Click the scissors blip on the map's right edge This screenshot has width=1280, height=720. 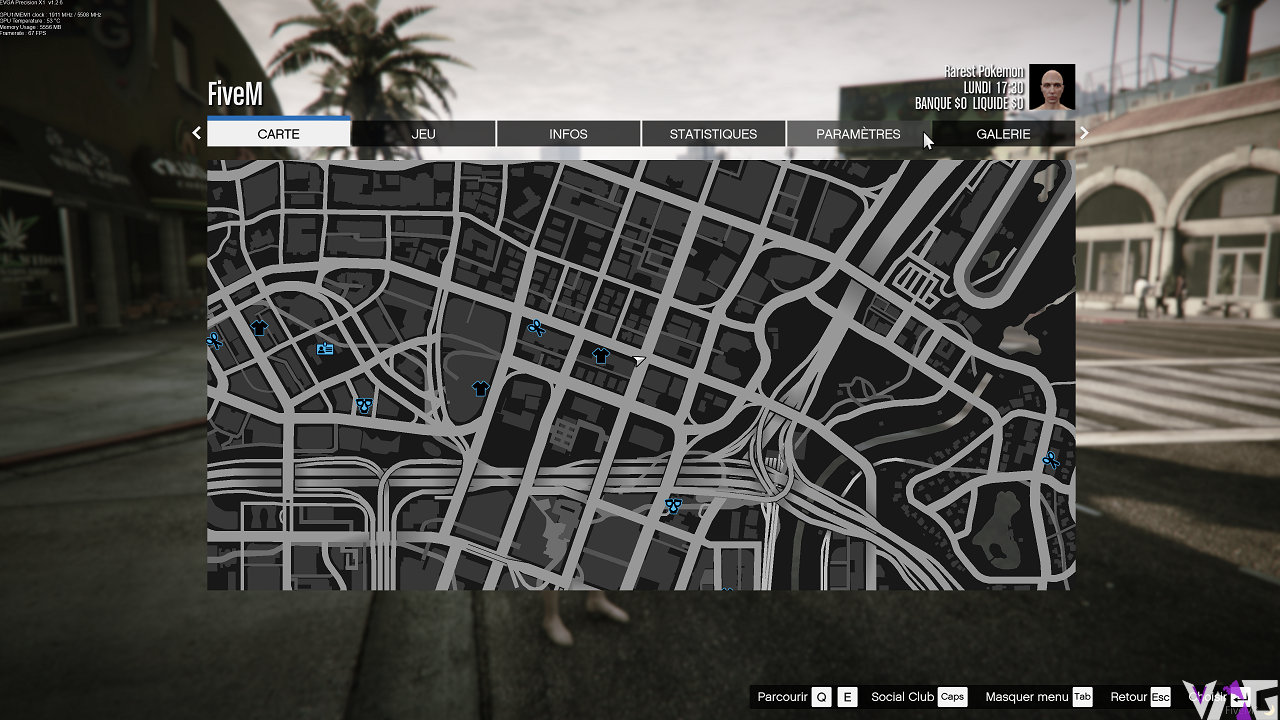(1051, 459)
